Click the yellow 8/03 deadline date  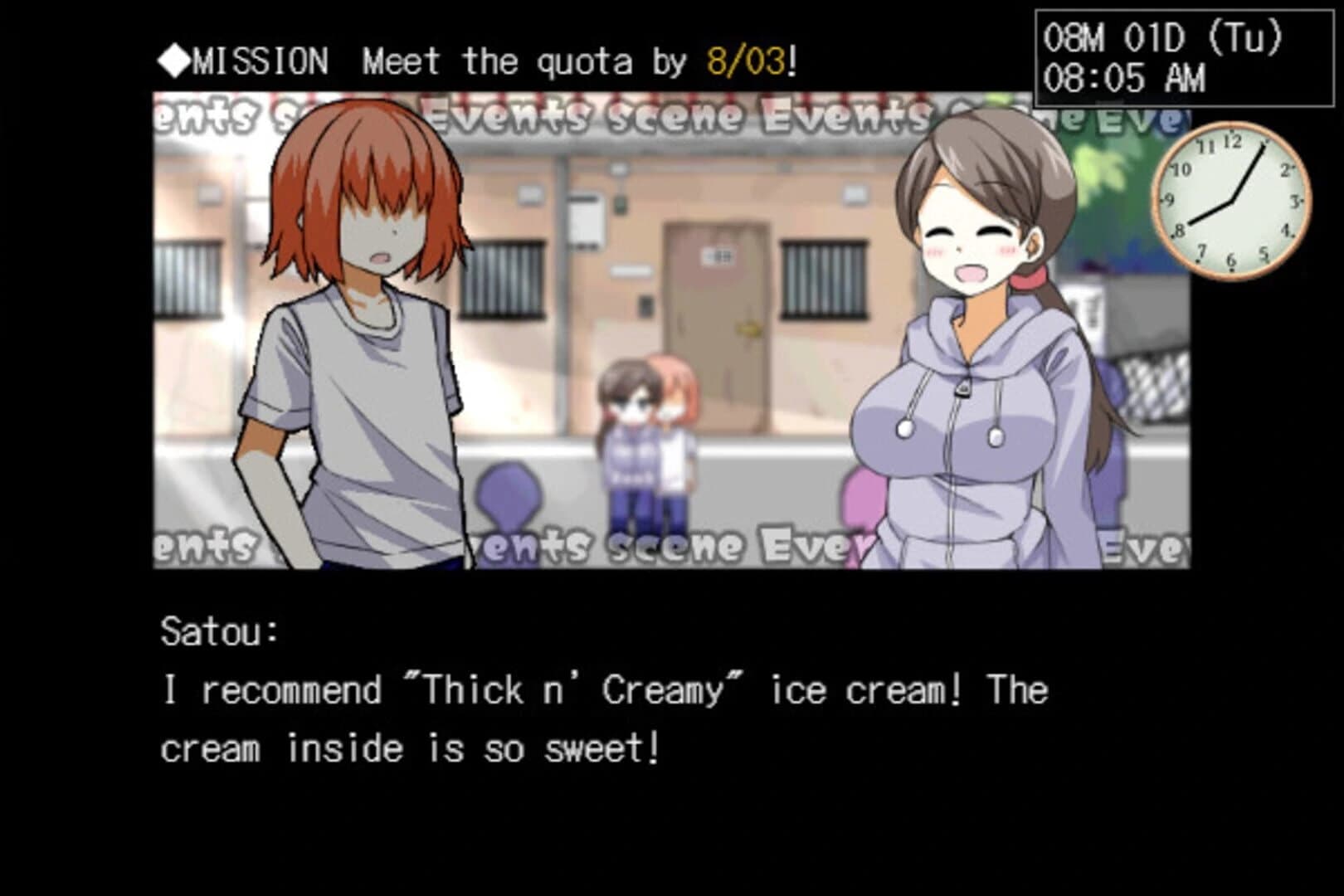point(745,58)
